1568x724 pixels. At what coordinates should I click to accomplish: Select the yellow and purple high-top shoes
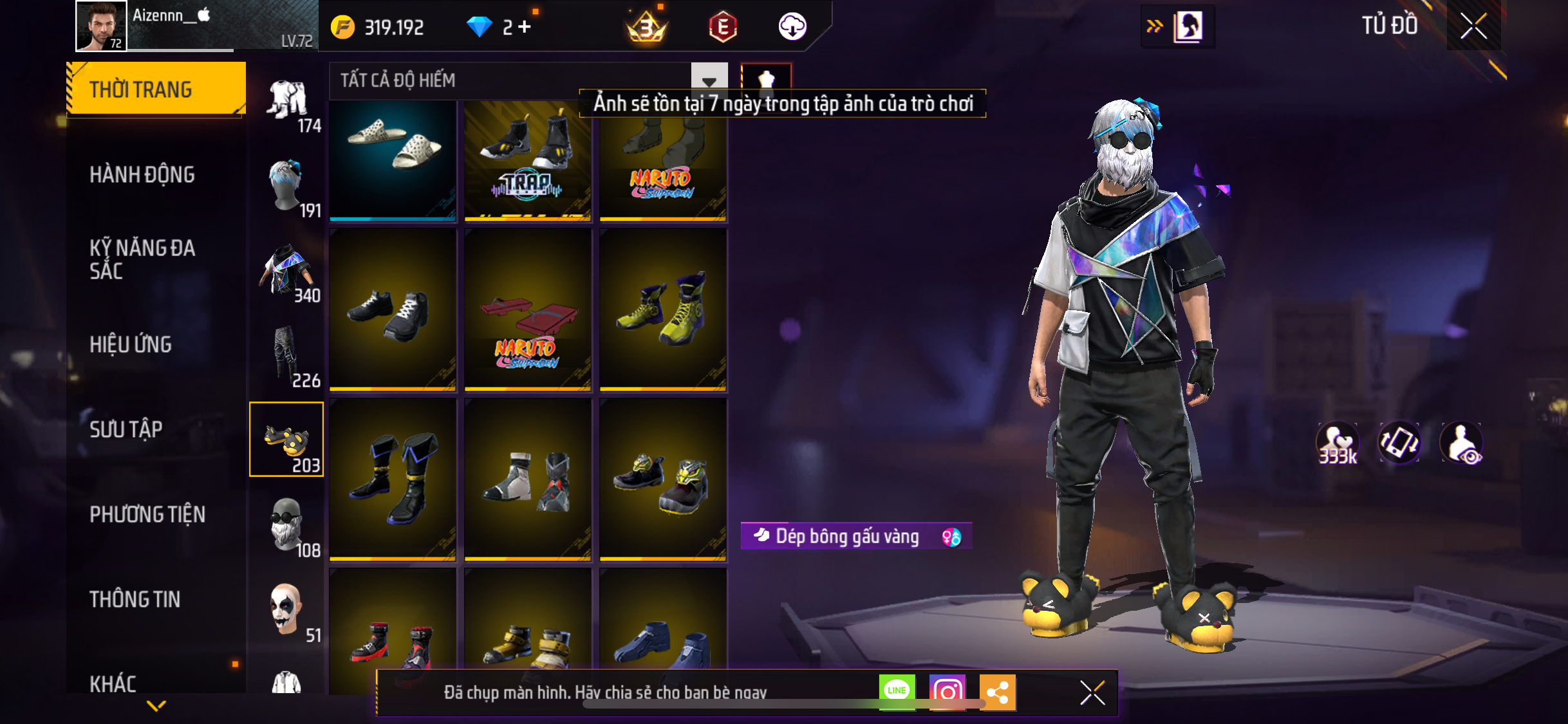663,310
